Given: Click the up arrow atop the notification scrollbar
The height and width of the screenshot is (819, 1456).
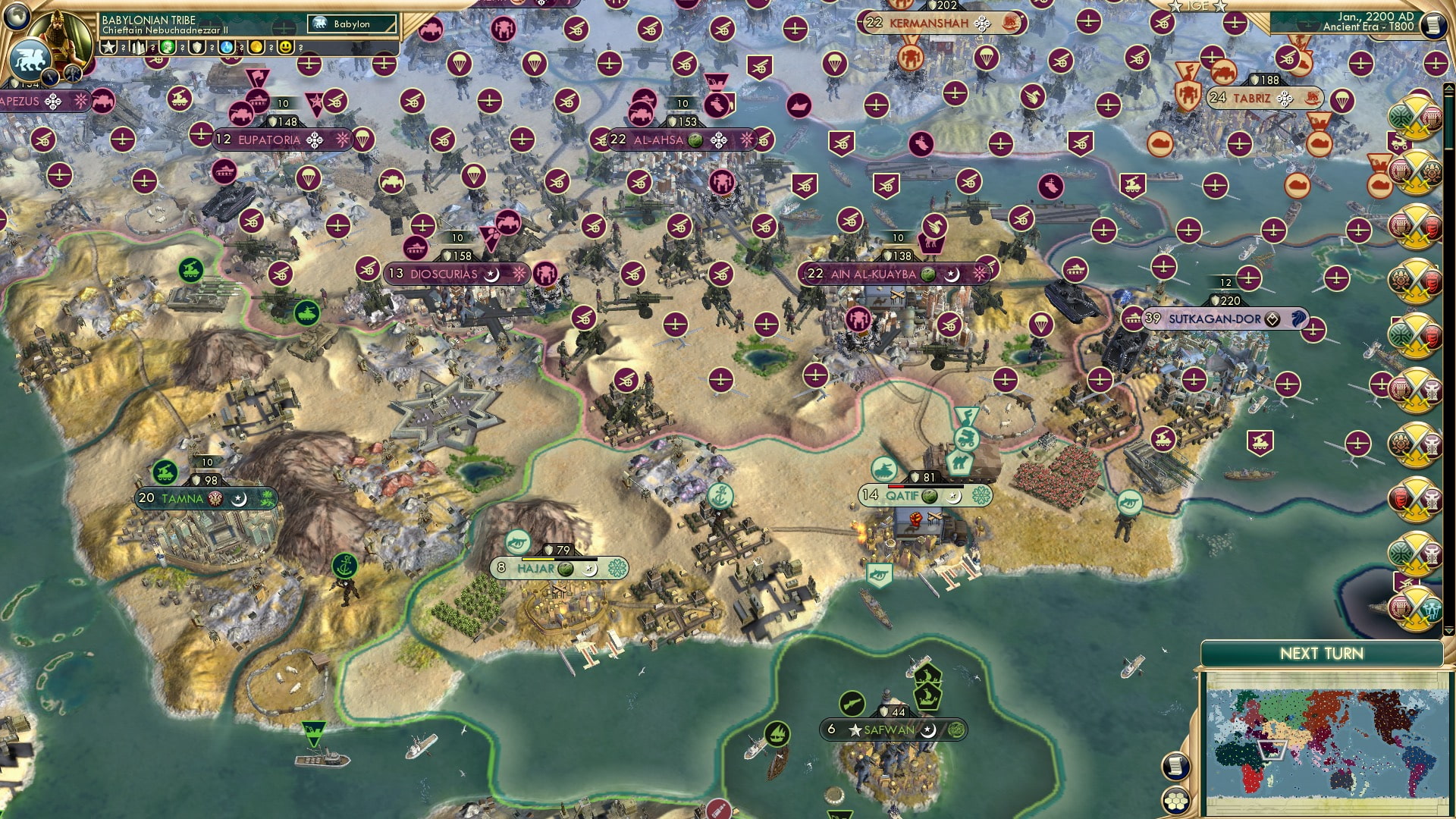Looking at the screenshot, I should point(1449,87).
